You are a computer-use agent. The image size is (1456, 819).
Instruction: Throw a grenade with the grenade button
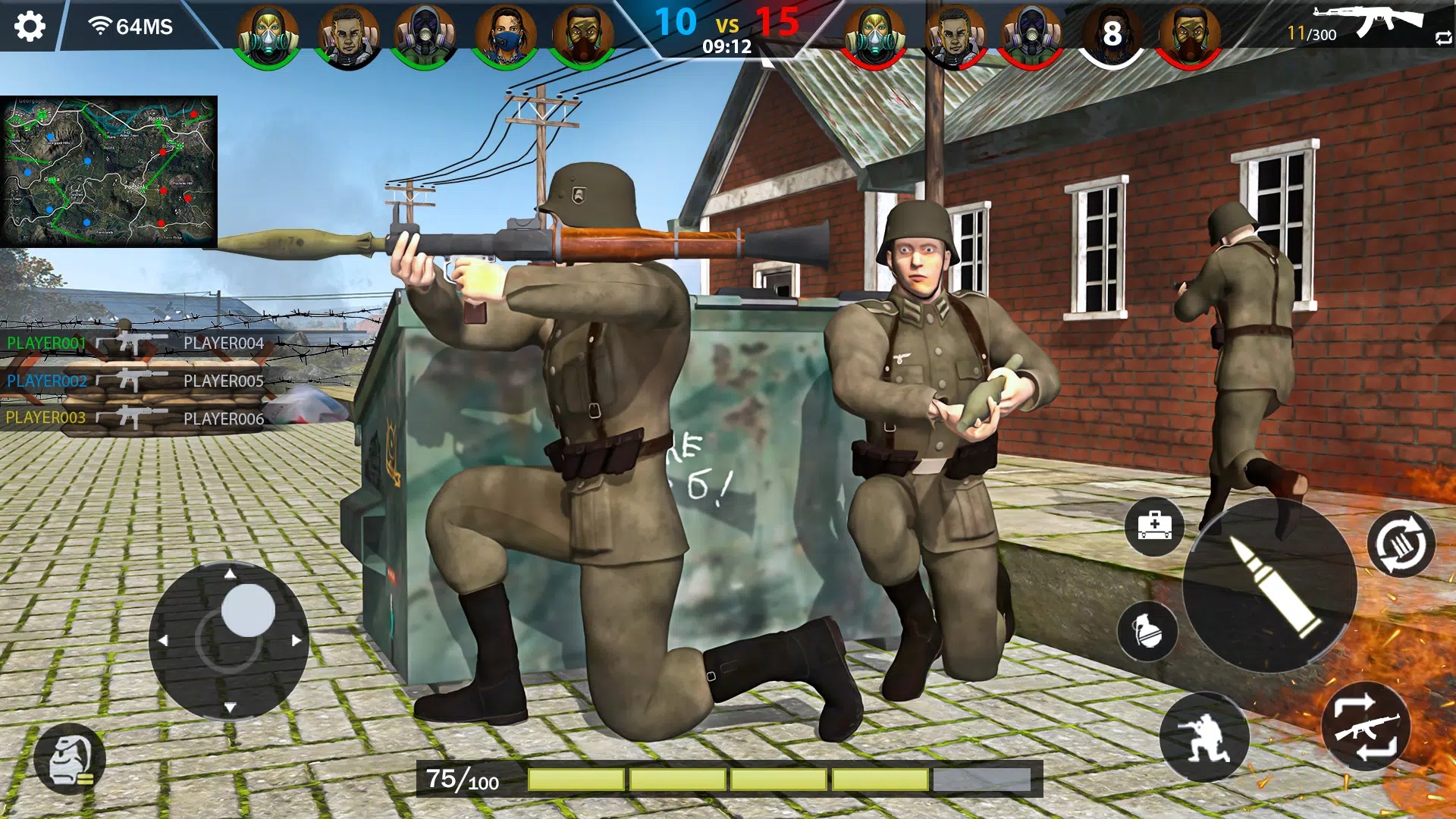coord(1147,631)
